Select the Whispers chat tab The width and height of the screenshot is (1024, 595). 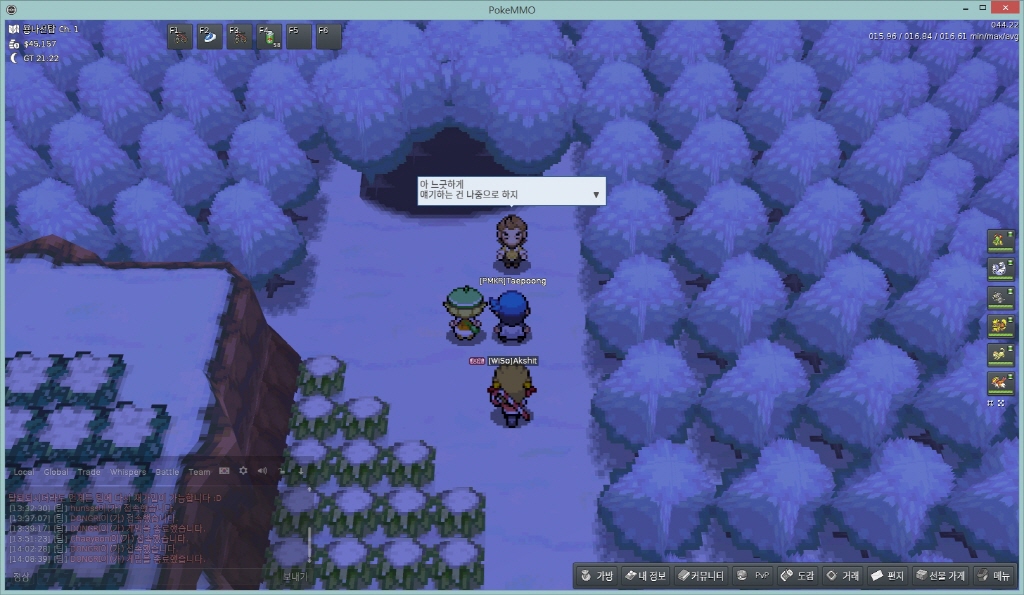point(129,472)
